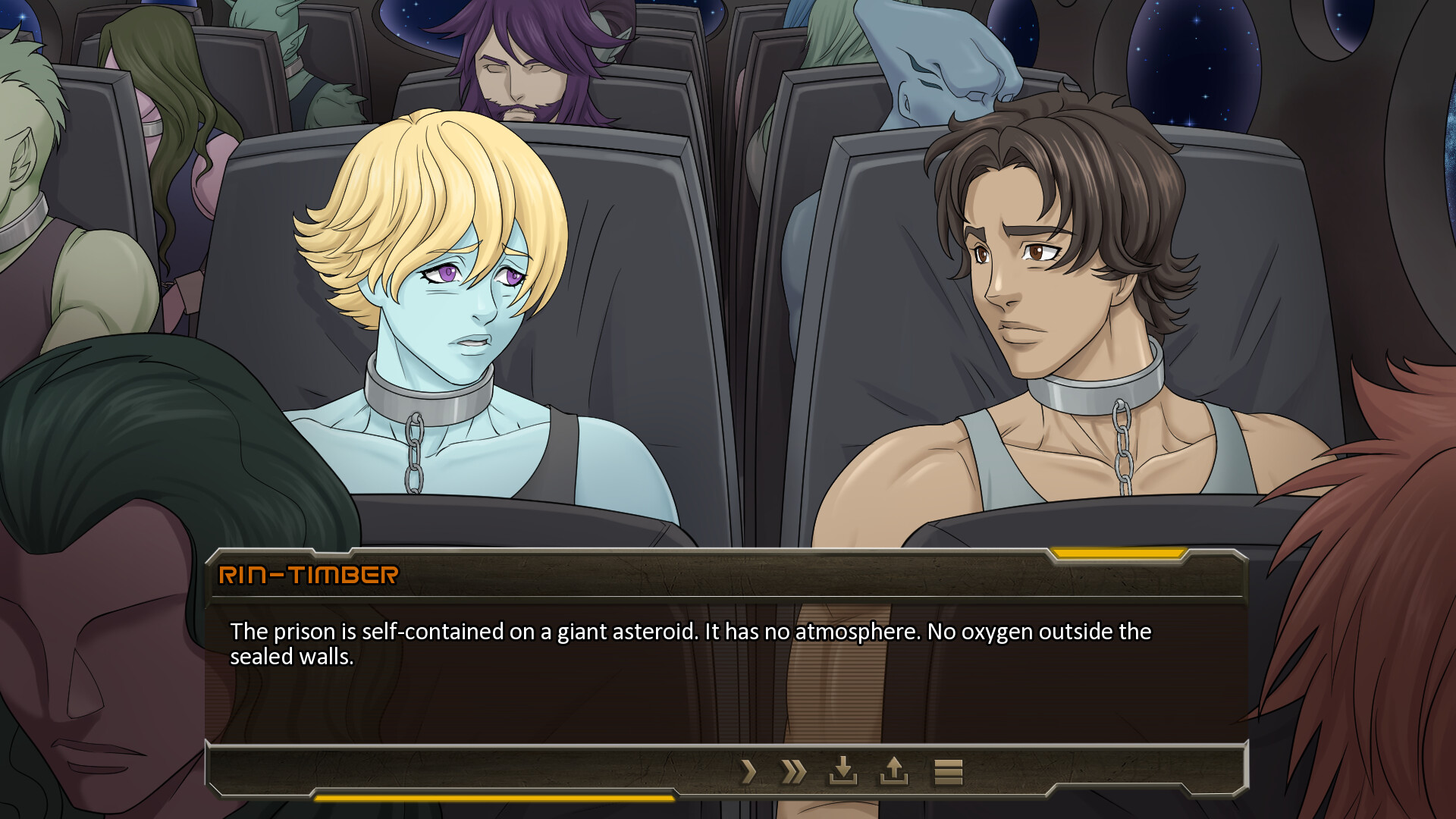Advance dialogue with the single arrow button
Viewport: 1456px width, 819px height.
coord(748,772)
